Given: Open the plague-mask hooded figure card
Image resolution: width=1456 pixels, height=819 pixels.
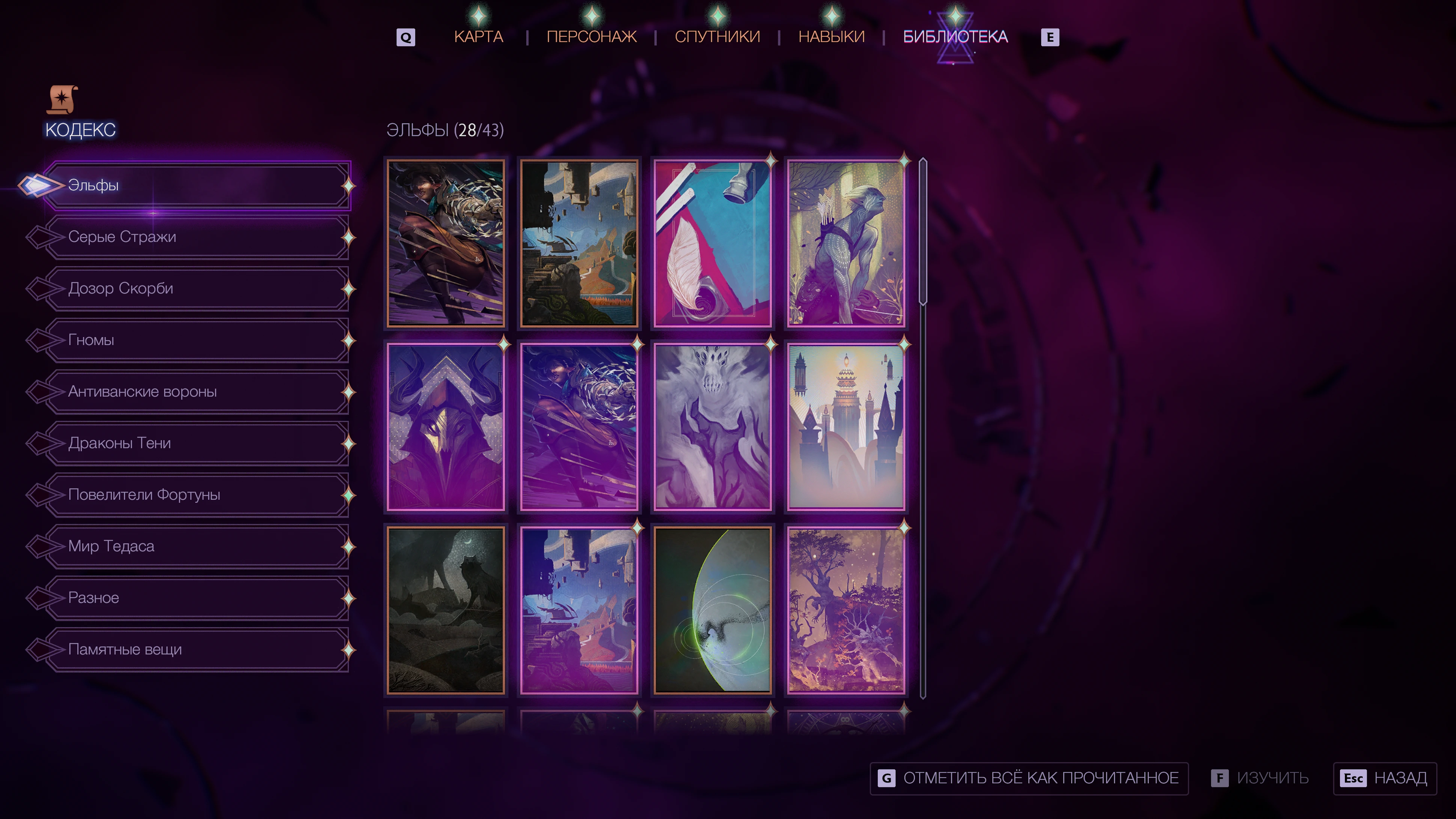Looking at the screenshot, I should click(x=445, y=427).
